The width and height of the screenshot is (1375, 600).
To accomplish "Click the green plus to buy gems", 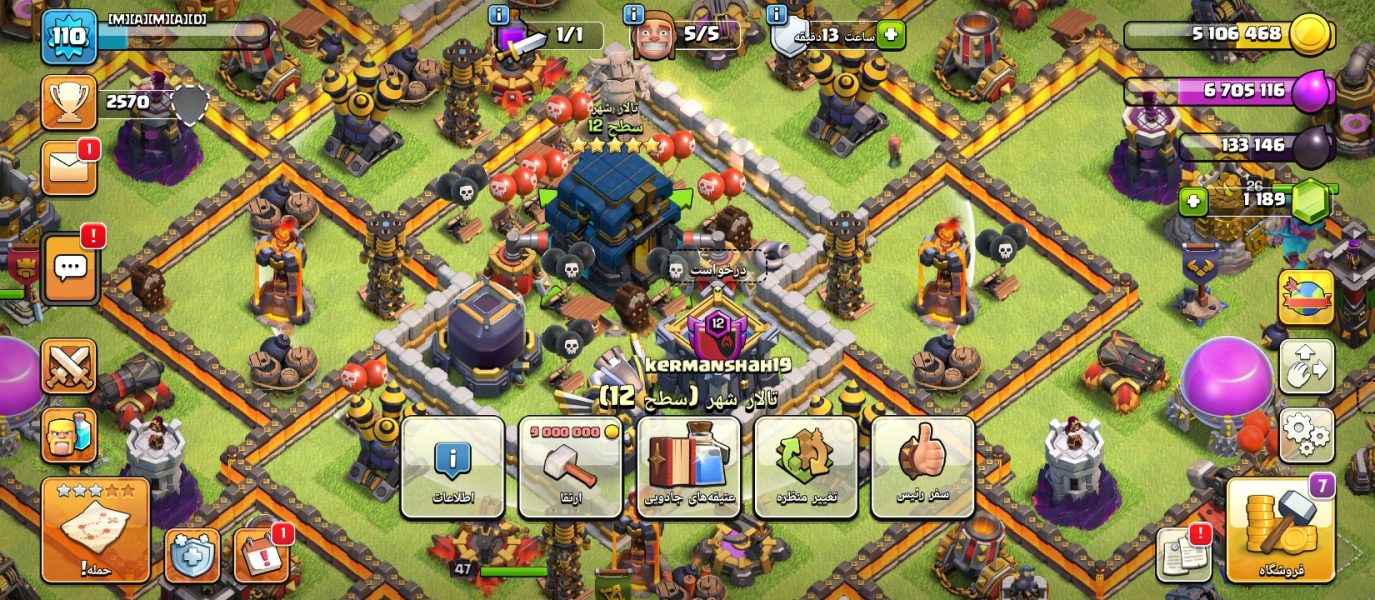I will pos(1192,203).
